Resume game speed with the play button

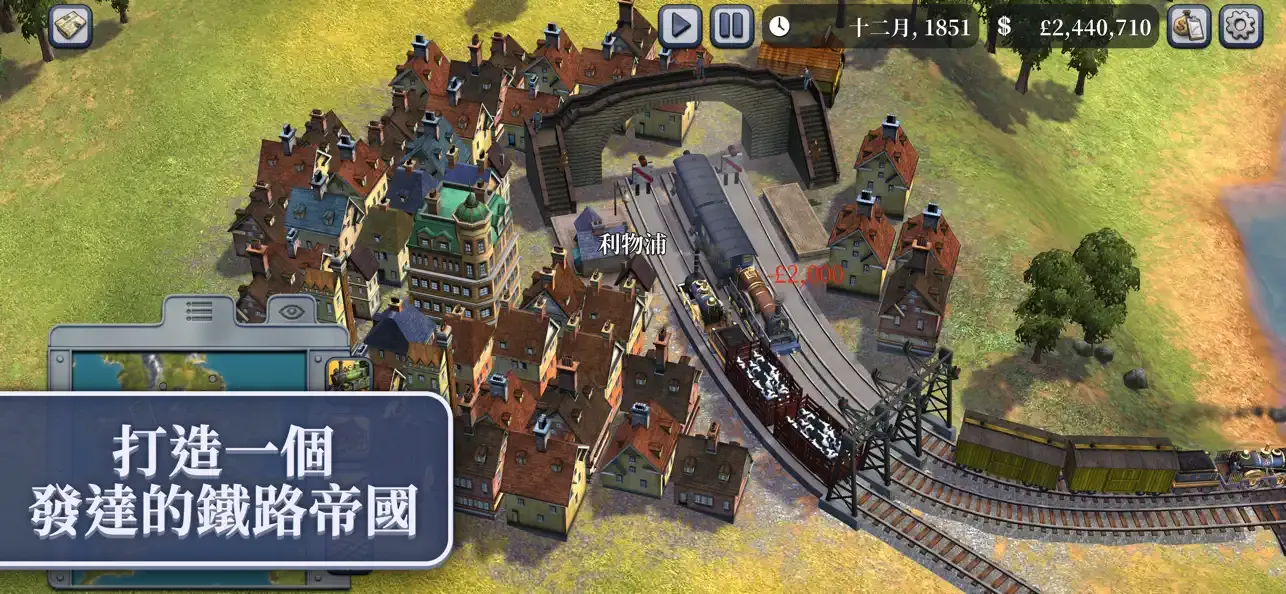pos(680,26)
